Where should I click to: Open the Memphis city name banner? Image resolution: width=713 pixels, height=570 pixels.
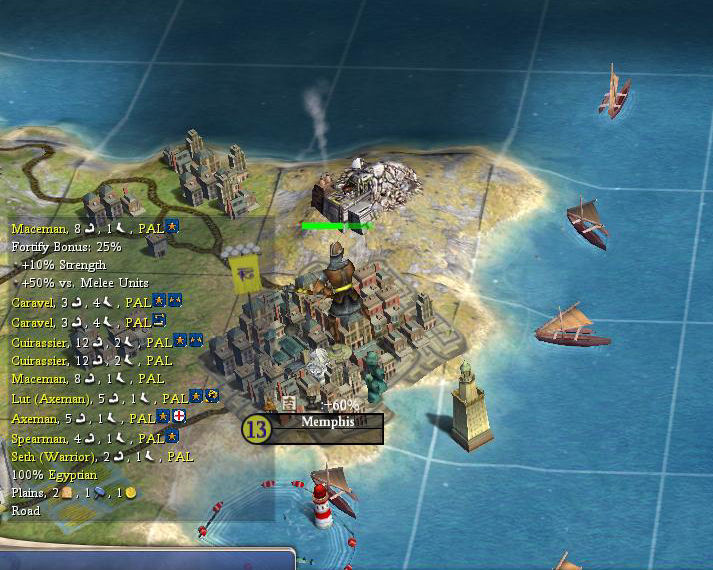point(328,423)
